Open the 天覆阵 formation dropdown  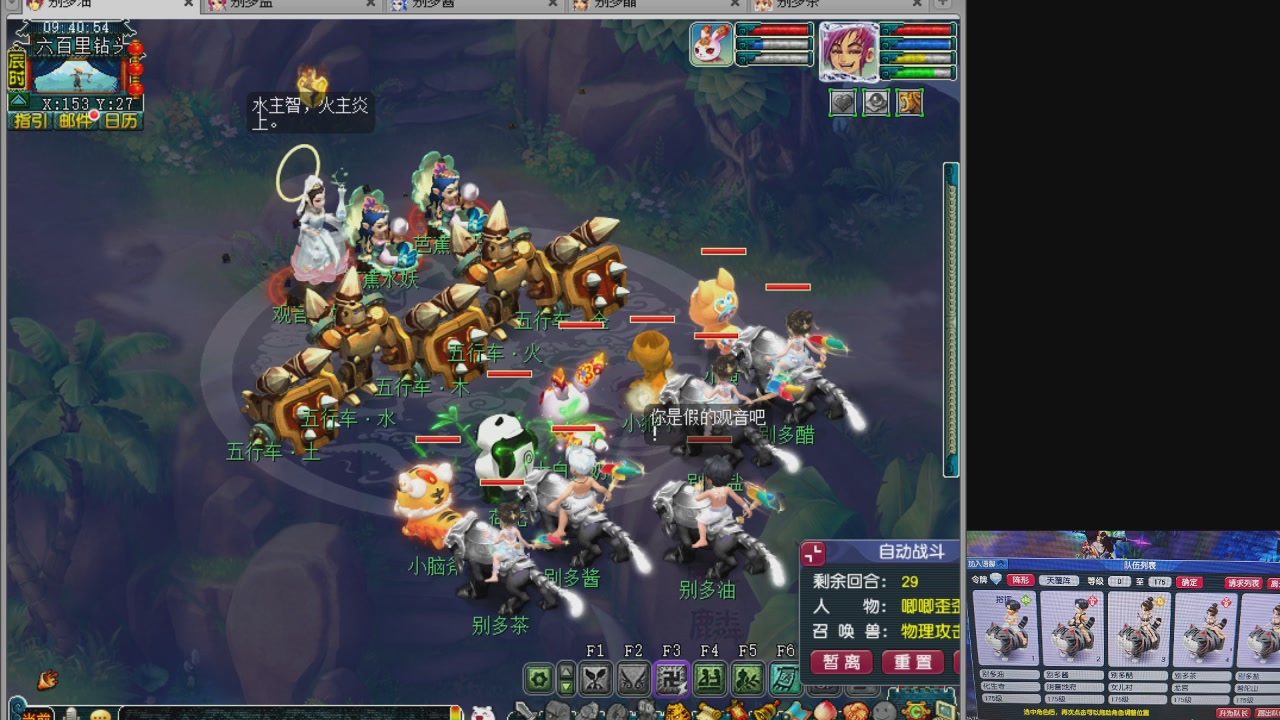[x=1060, y=580]
